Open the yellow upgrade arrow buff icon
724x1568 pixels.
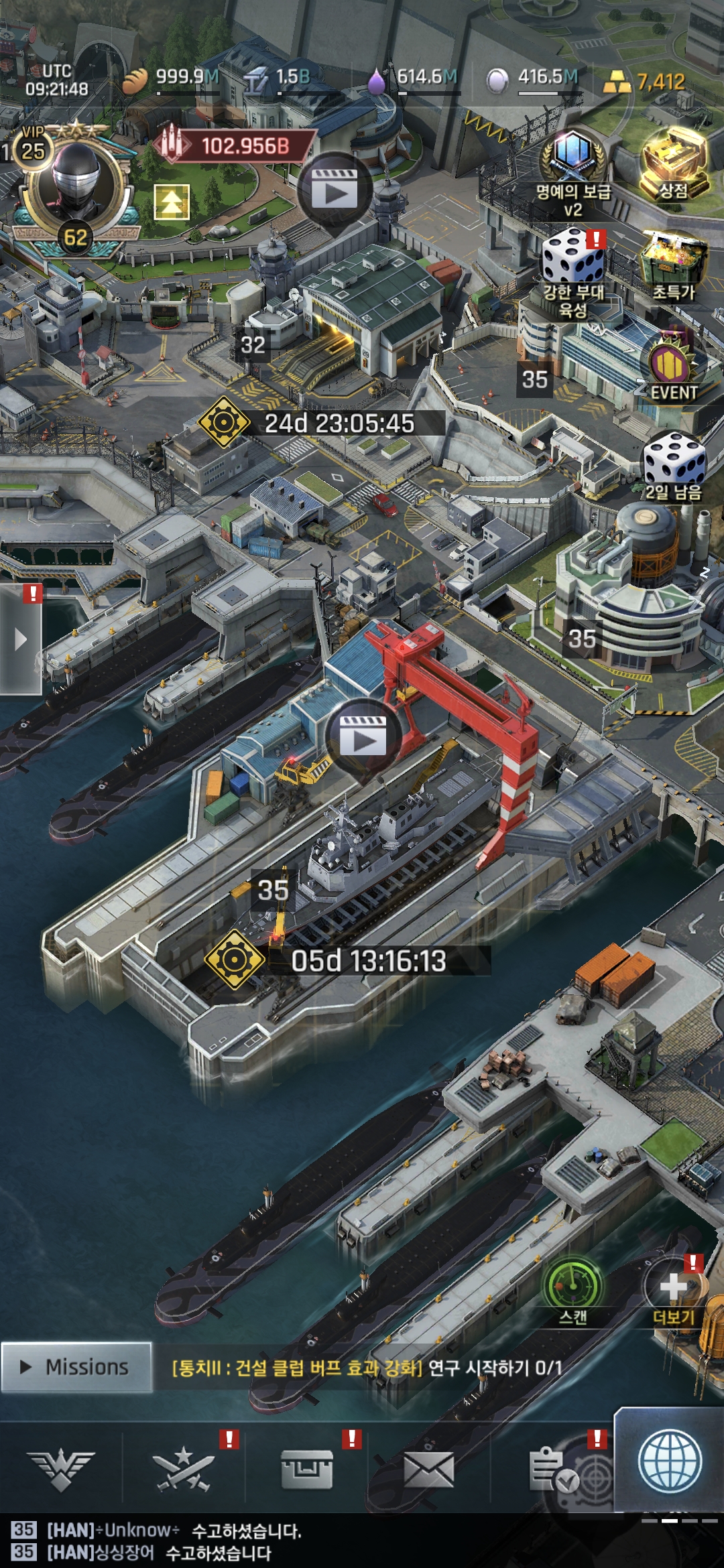click(172, 202)
